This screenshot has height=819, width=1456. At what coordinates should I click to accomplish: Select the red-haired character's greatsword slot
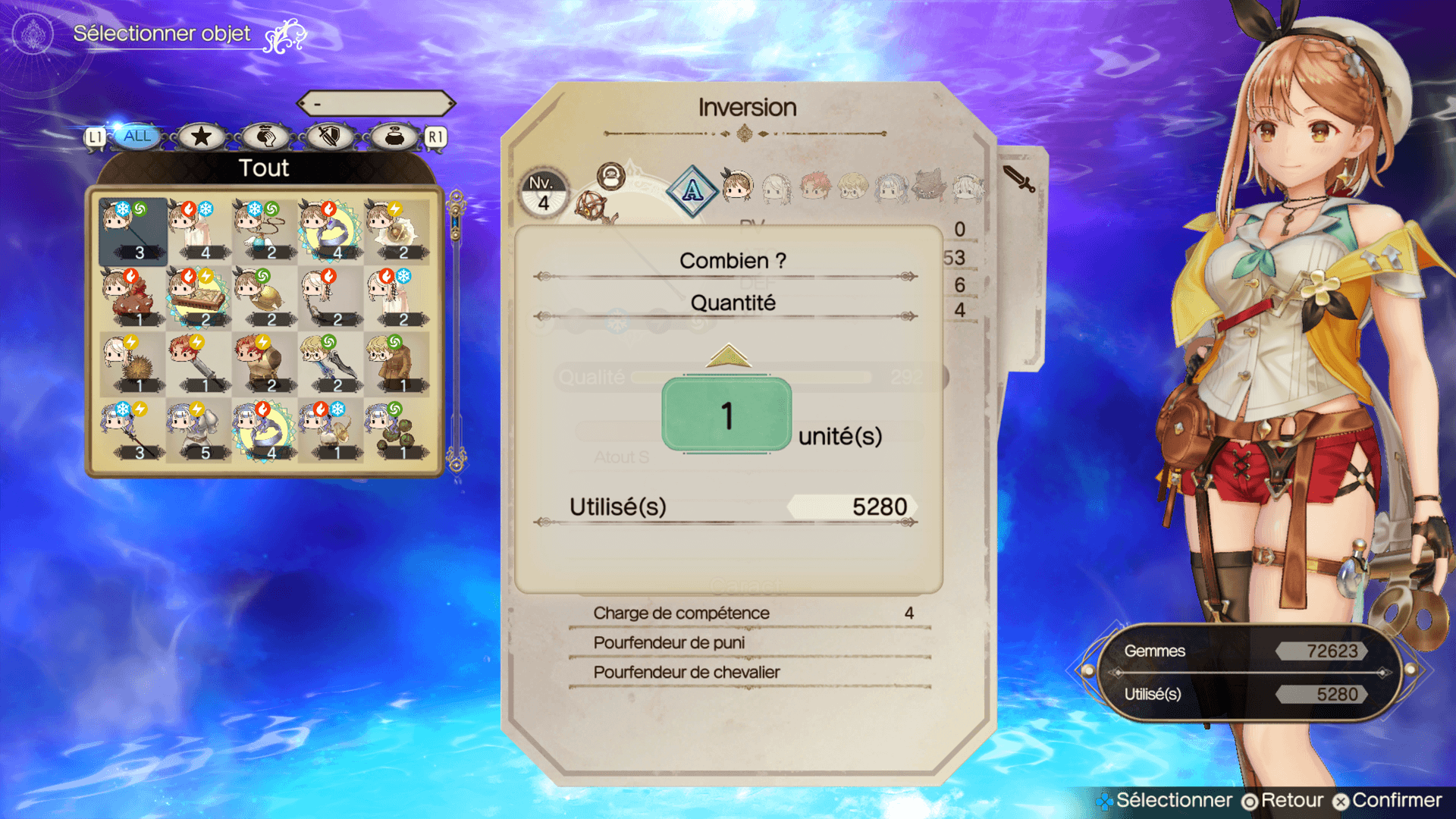(199, 364)
